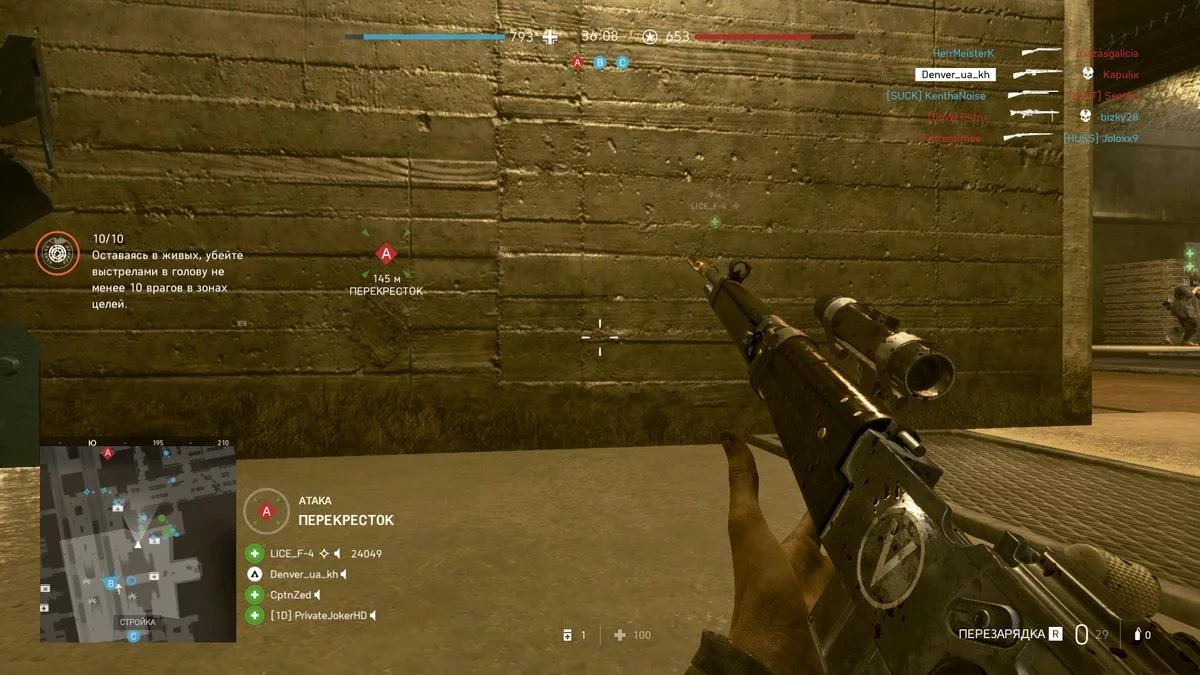Select the red A flag on the minimap
The image size is (1200, 675).
[x=108, y=453]
